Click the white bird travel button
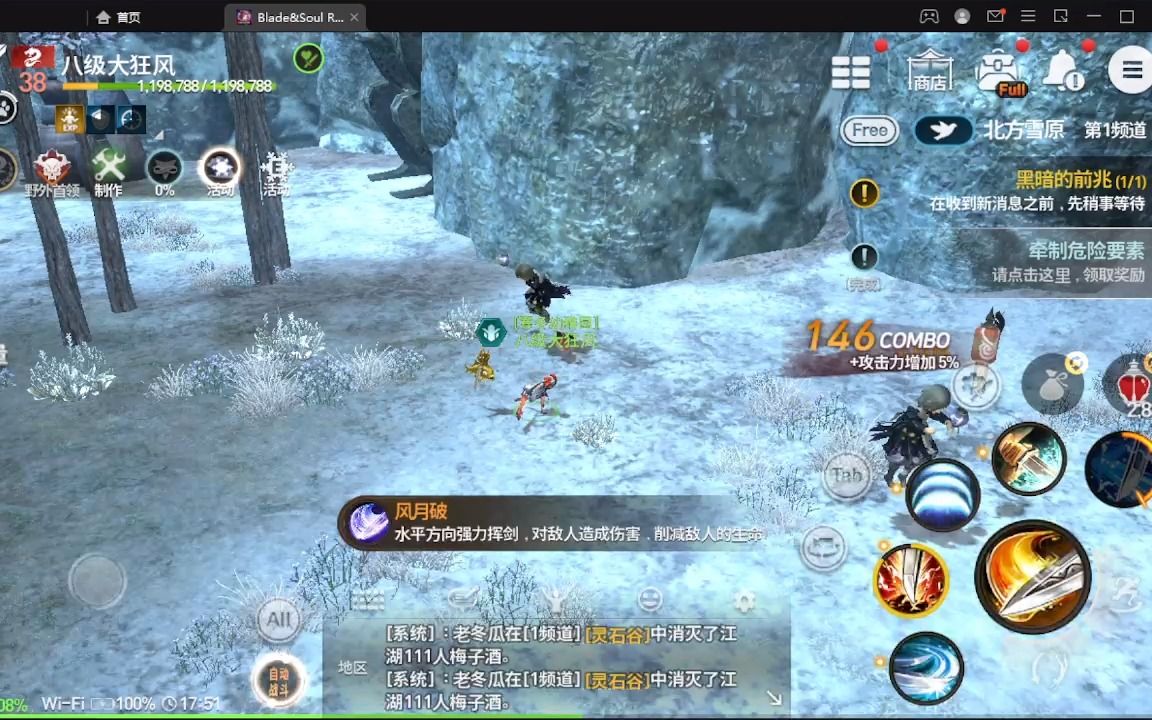This screenshot has height=720, width=1152. point(943,131)
